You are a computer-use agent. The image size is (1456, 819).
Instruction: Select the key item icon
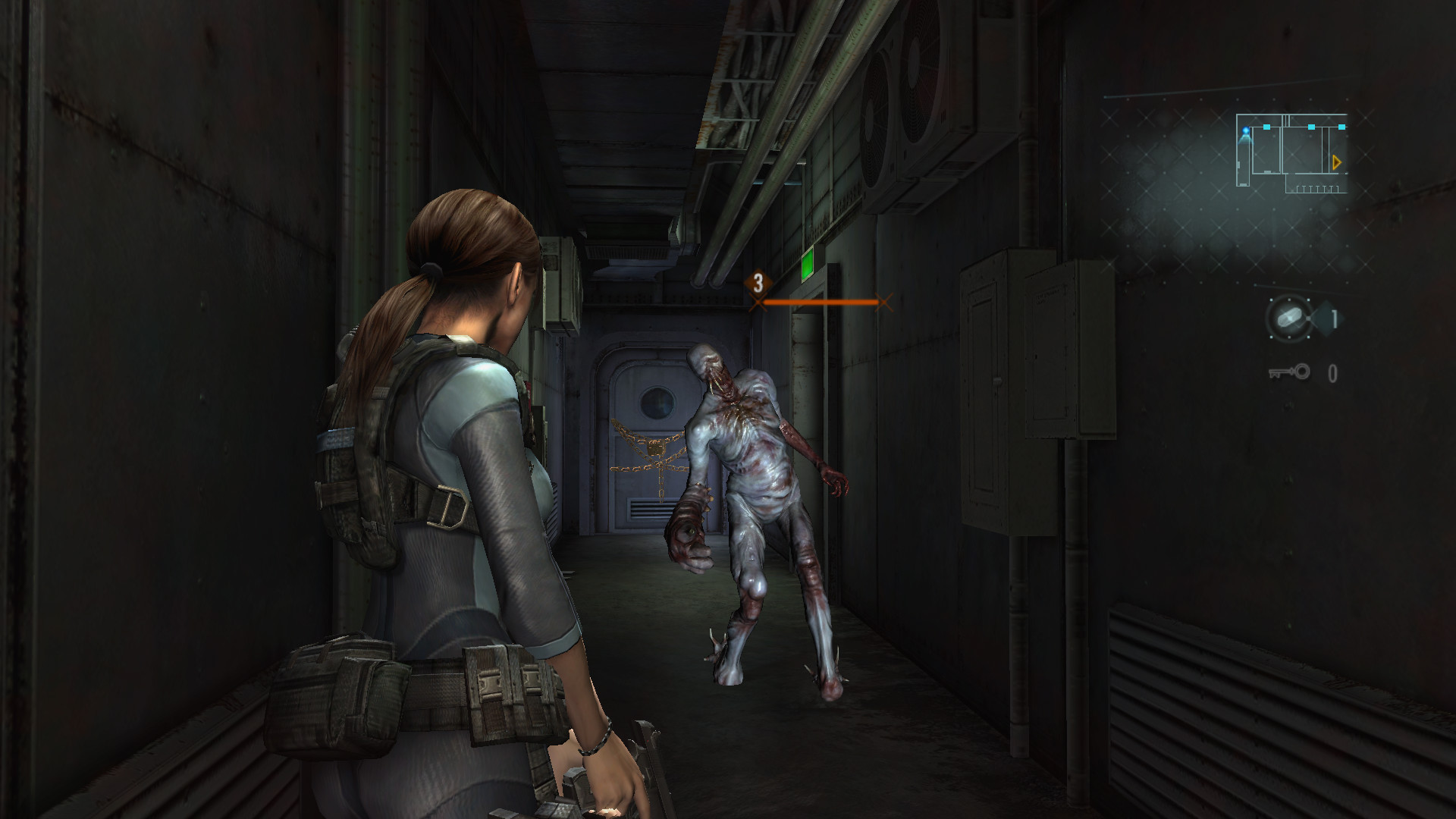click(x=1289, y=372)
